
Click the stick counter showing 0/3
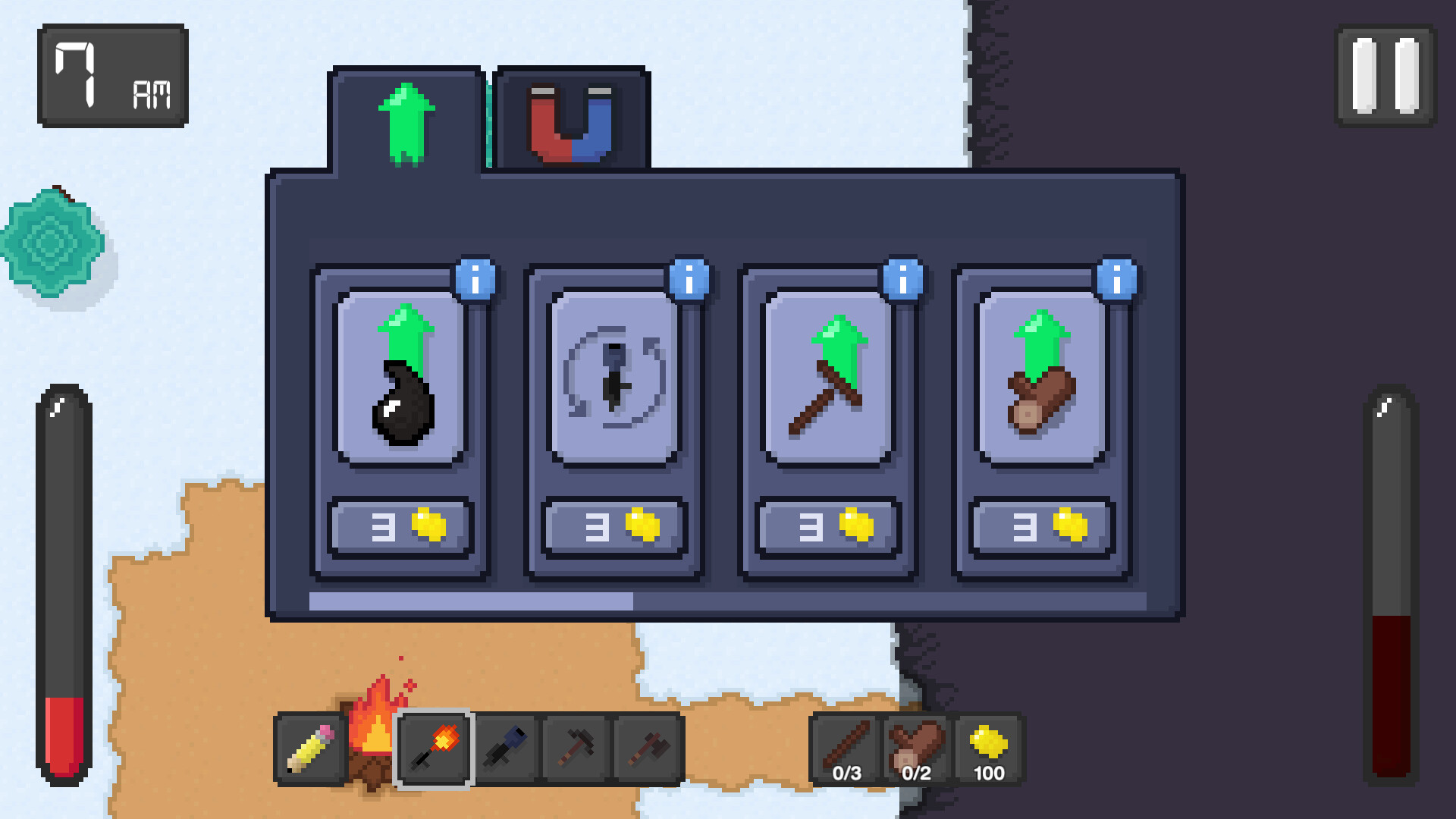point(846,751)
